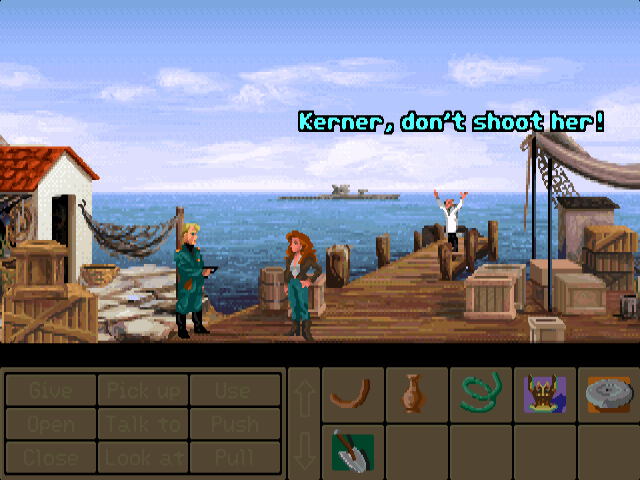Pick the green rubber hose item
Image resolution: width=640 pixels, height=480 pixels.
pyautogui.click(x=480, y=394)
